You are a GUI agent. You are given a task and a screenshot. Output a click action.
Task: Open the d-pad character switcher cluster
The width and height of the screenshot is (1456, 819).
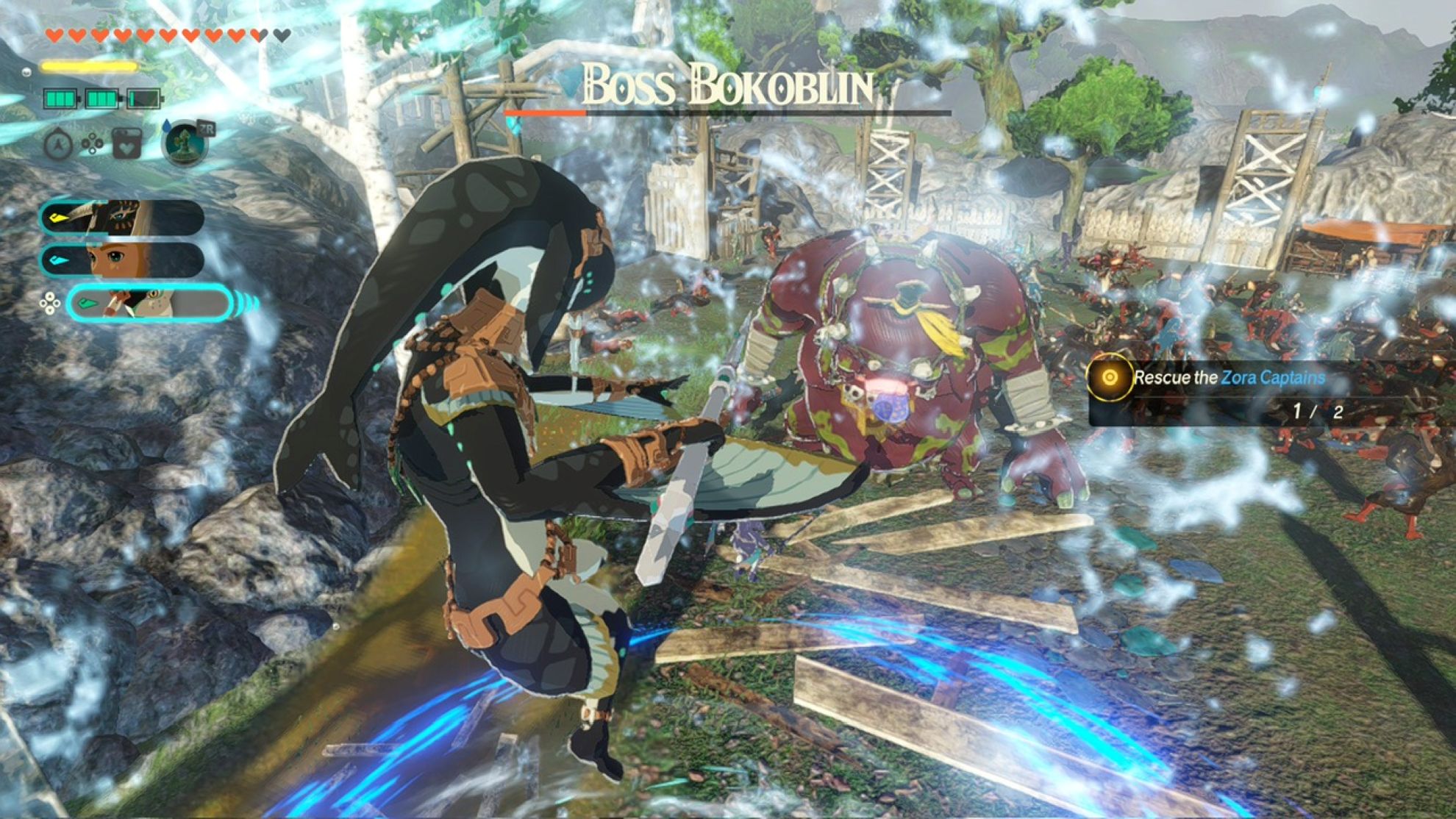coord(50,302)
